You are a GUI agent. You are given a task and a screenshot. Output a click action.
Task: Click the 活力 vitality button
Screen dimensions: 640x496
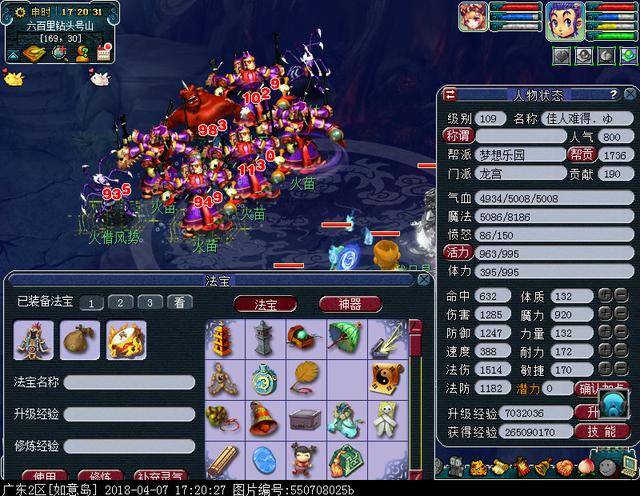(x=459, y=253)
